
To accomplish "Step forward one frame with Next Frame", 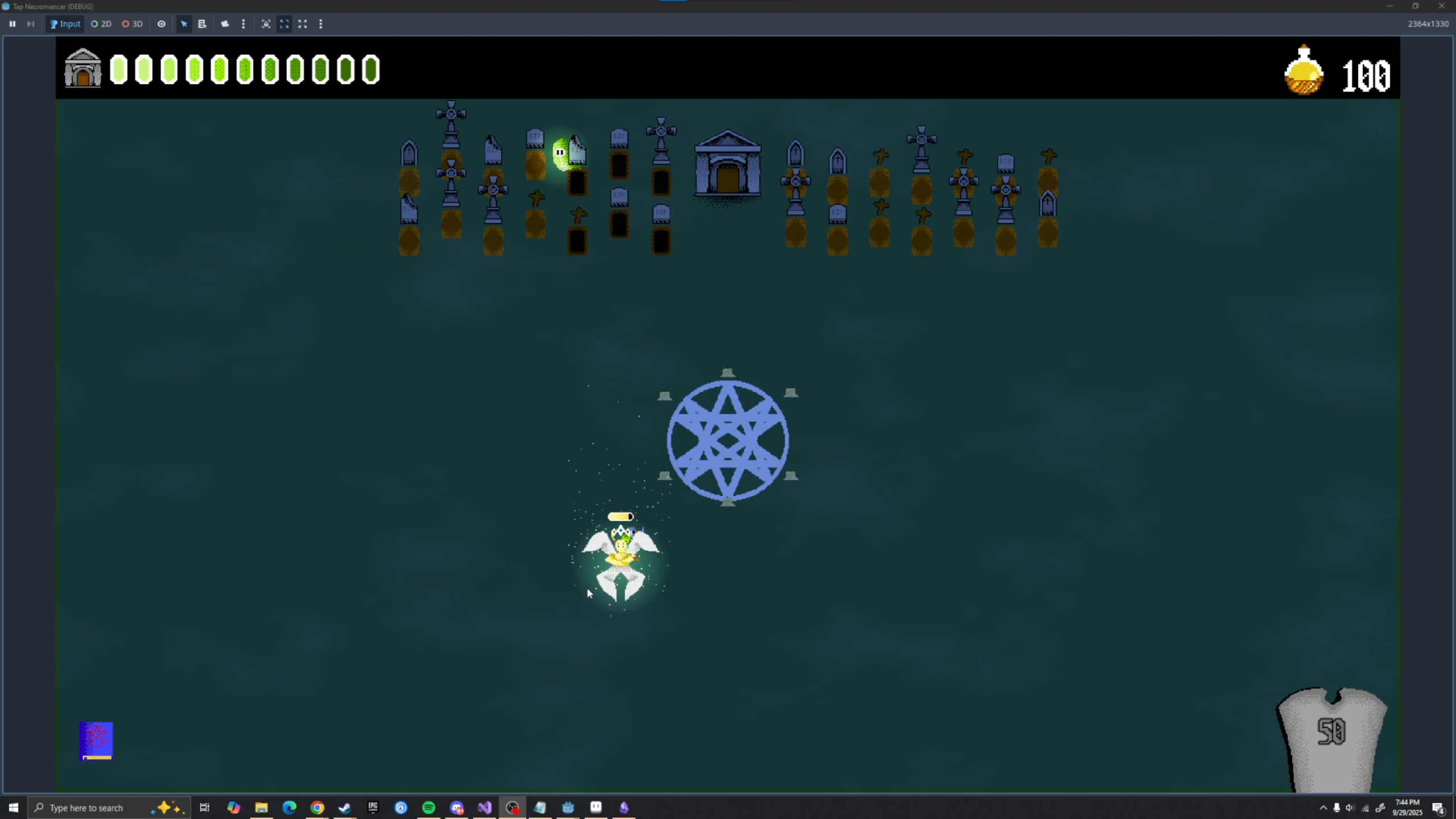I will (31, 24).
